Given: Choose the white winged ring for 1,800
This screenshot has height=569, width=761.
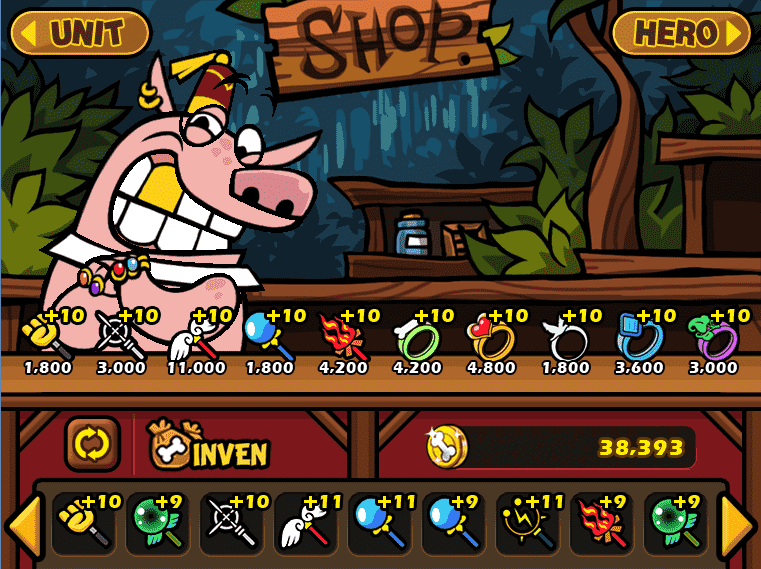Looking at the screenshot, I should (565, 337).
